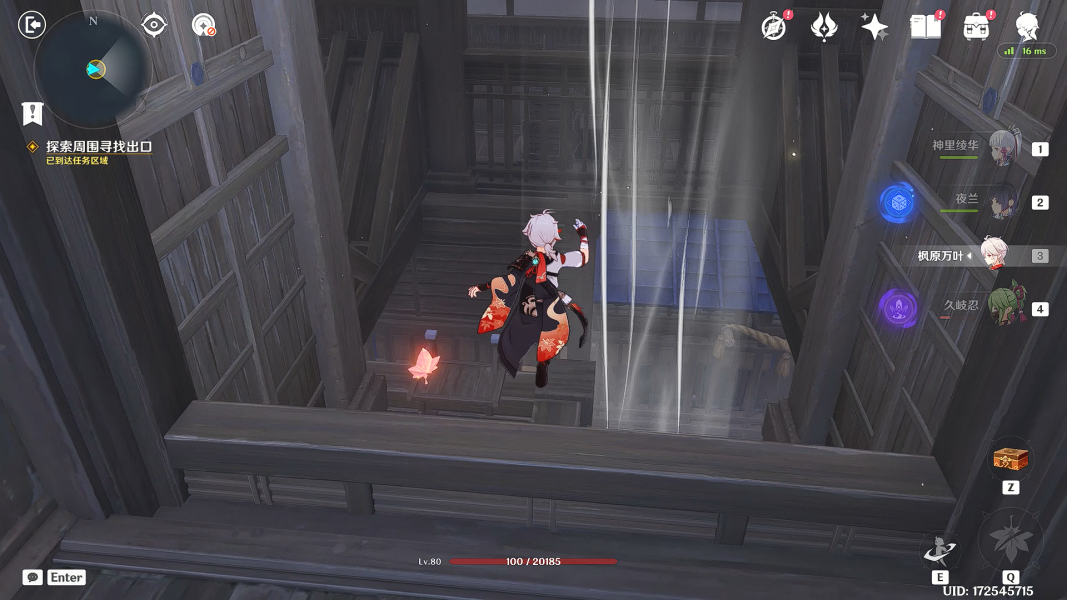Exit the domain via the door icon
Viewport: 1067px width, 600px height.
[x=32, y=25]
